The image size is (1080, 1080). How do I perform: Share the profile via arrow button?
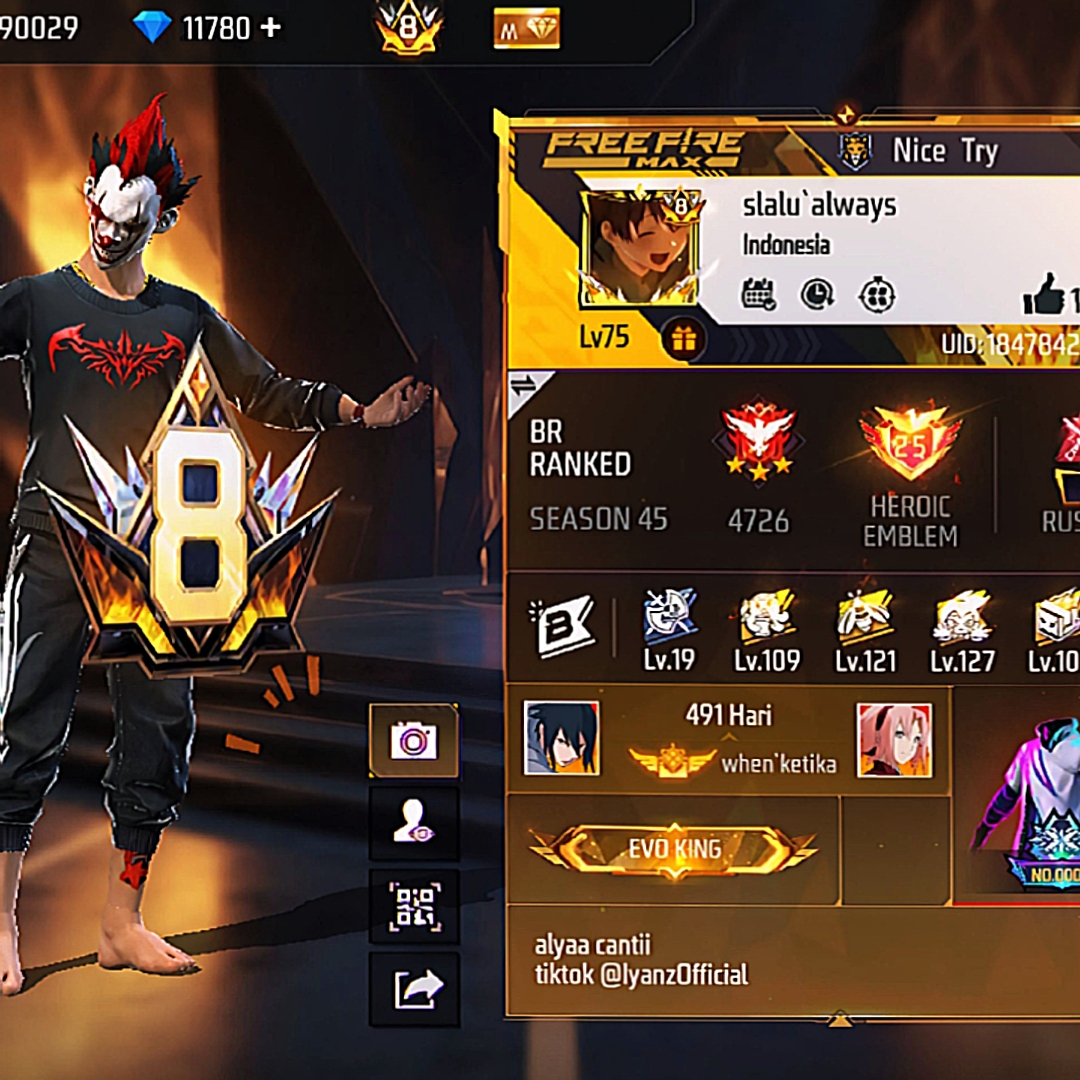[414, 989]
